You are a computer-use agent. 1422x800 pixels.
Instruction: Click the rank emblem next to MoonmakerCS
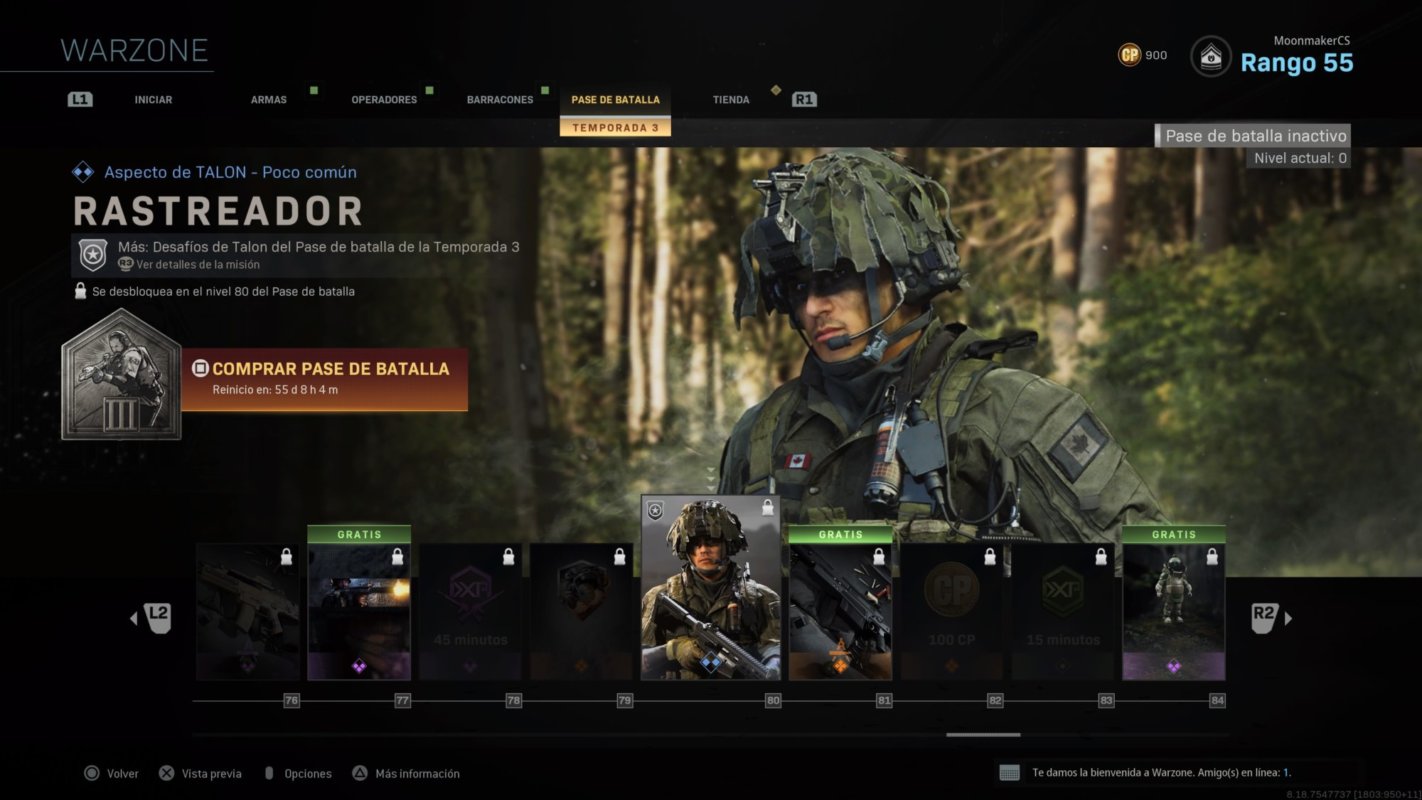[1211, 57]
